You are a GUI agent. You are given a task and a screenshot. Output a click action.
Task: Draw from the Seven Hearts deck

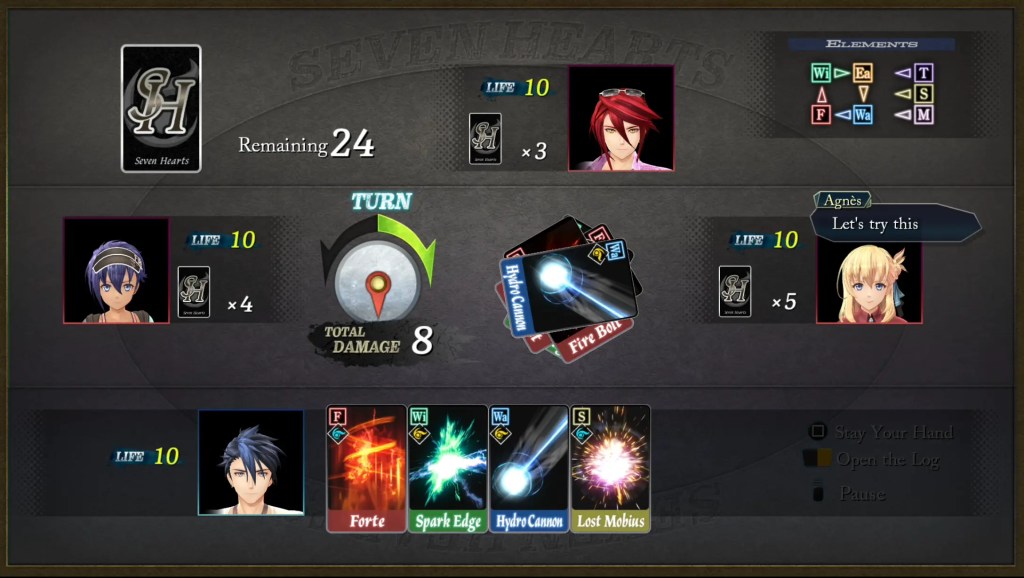tap(161, 108)
